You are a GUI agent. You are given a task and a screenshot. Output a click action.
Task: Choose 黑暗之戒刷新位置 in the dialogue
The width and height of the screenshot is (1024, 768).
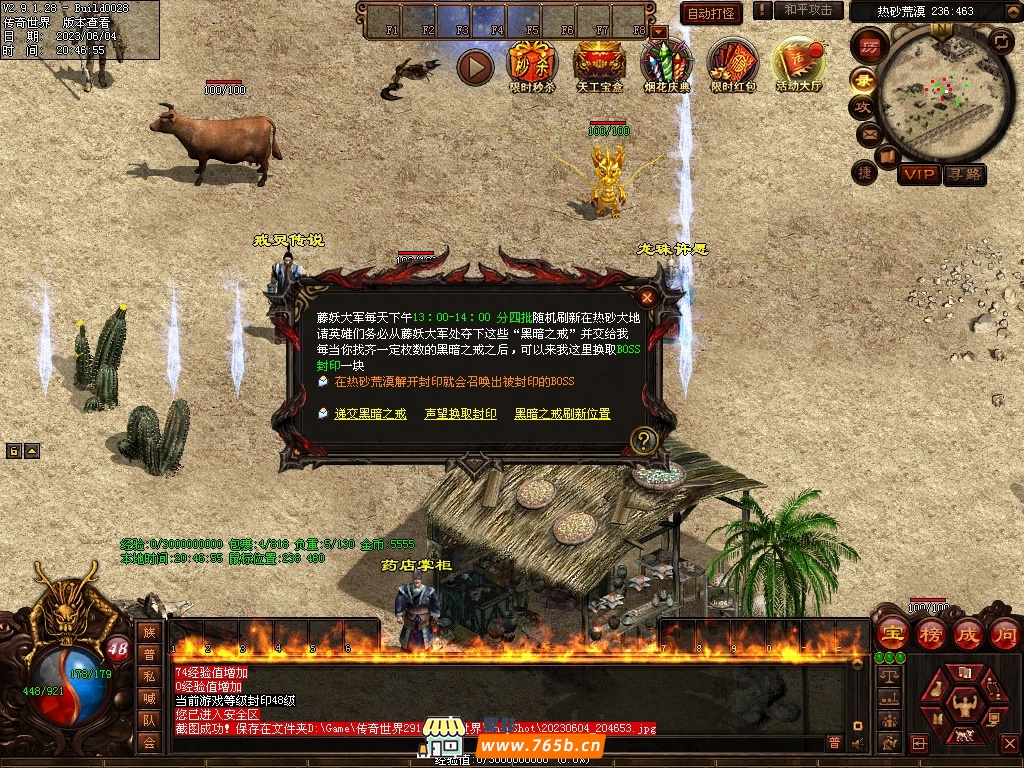pyautogui.click(x=562, y=414)
